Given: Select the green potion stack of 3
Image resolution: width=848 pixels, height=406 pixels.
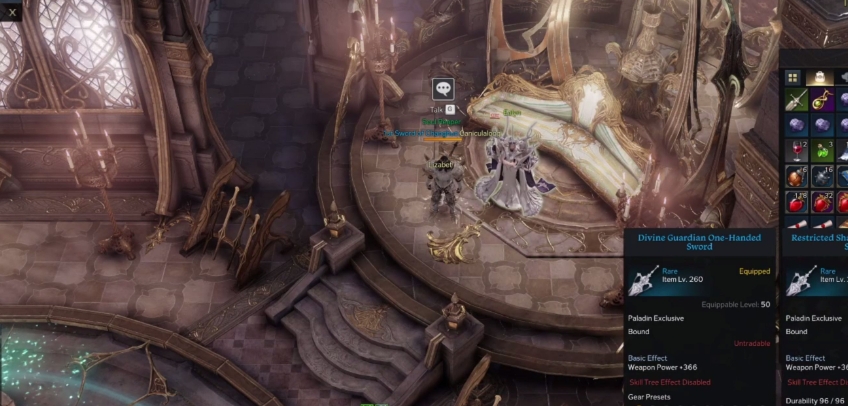Looking at the screenshot, I should click(821, 152).
